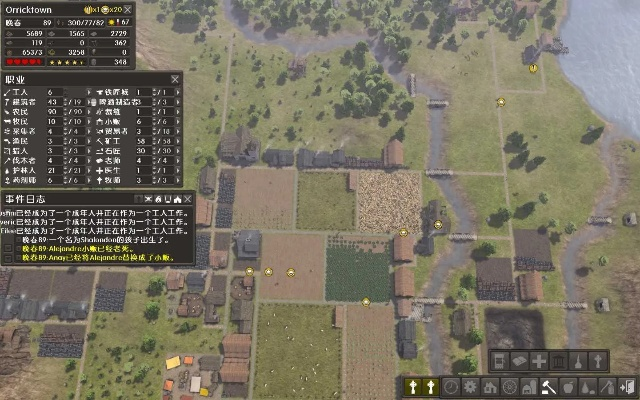Close the 职业 professions panel
Screen dimensions: 640x400
[x=175, y=78]
